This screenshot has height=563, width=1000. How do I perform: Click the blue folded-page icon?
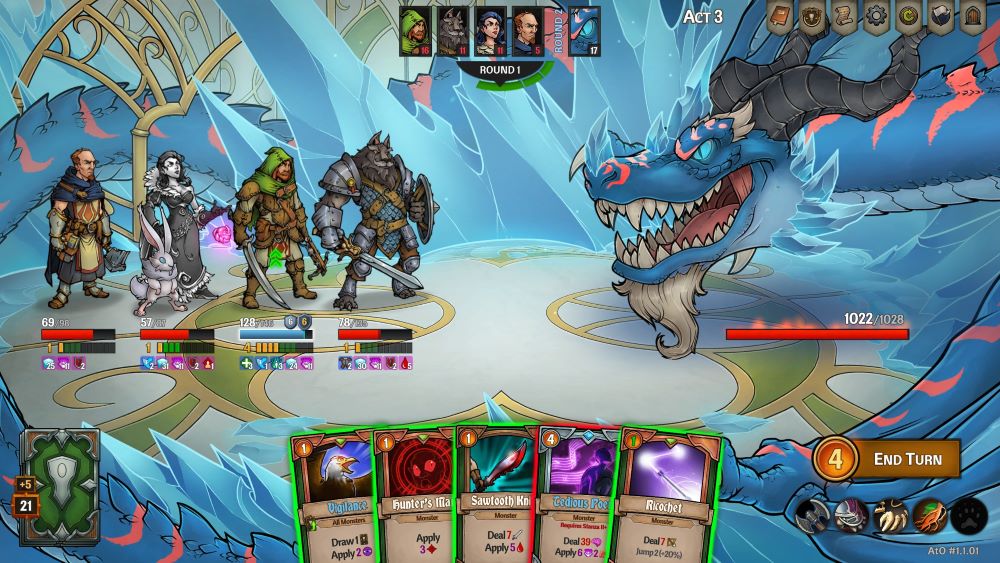941,17
